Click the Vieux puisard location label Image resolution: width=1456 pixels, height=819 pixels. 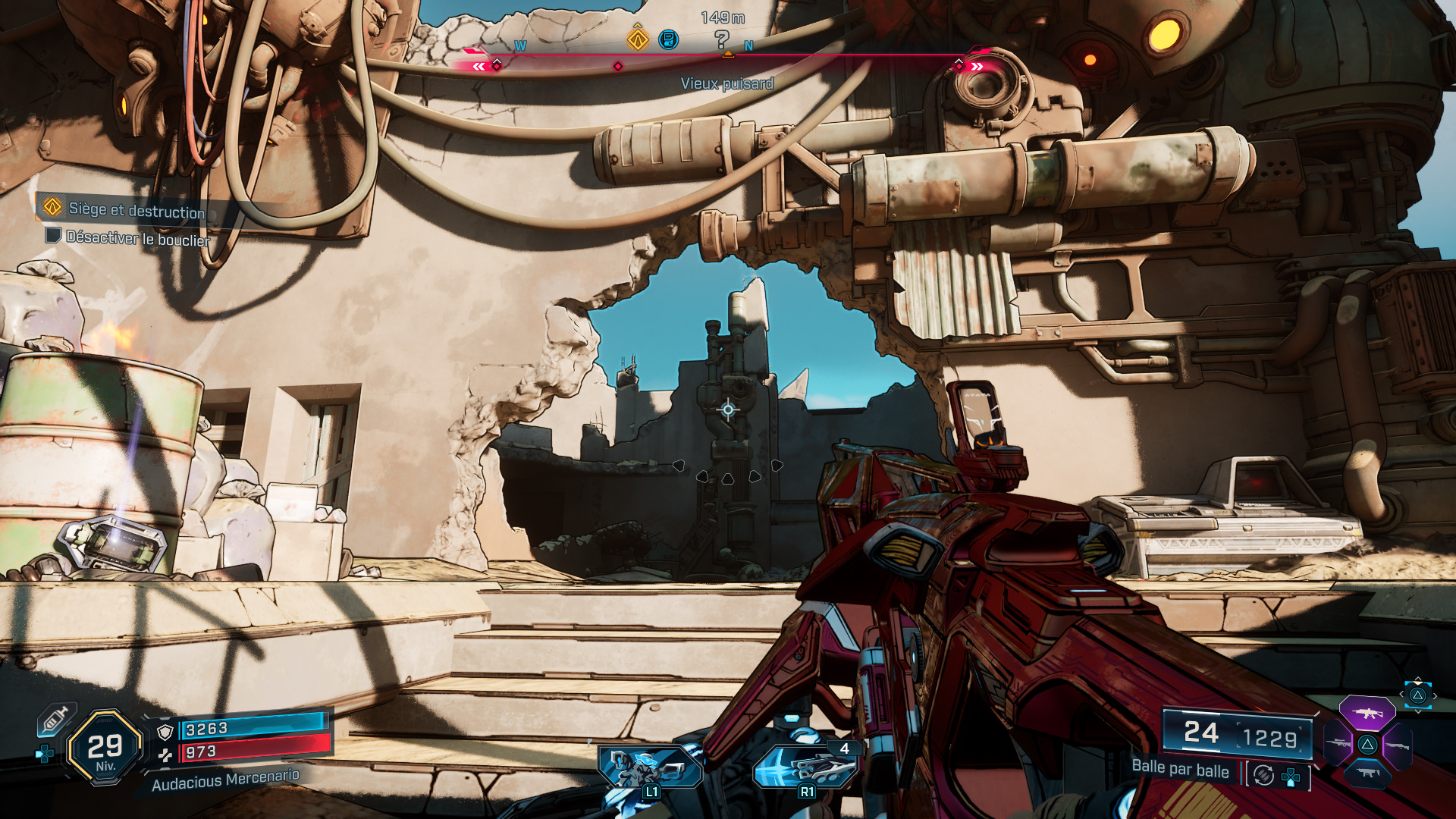(727, 85)
